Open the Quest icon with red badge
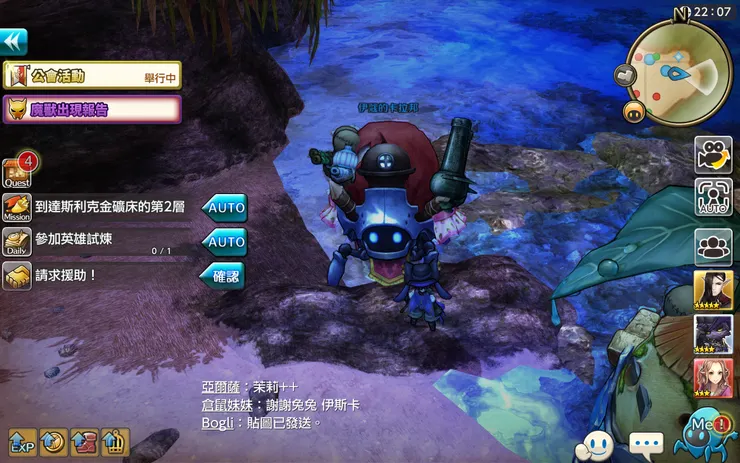The width and height of the screenshot is (740, 463). (x=17, y=174)
